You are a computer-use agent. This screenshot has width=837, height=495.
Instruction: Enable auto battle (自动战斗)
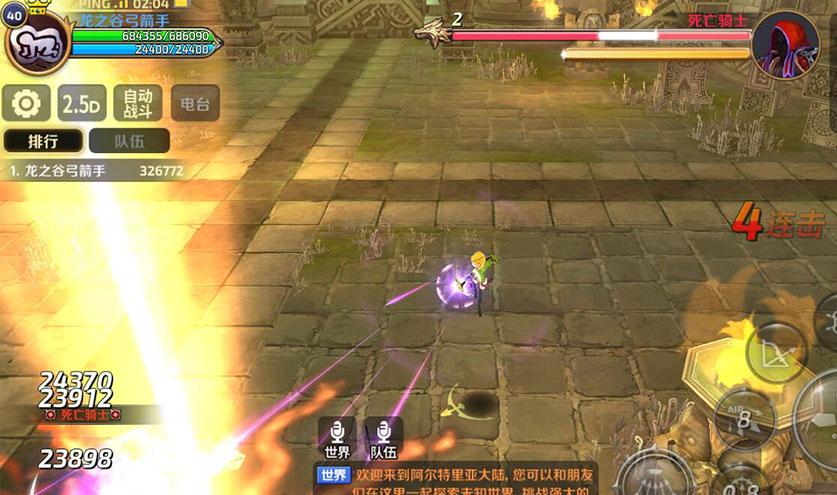pyautogui.click(x=138, y=102)
